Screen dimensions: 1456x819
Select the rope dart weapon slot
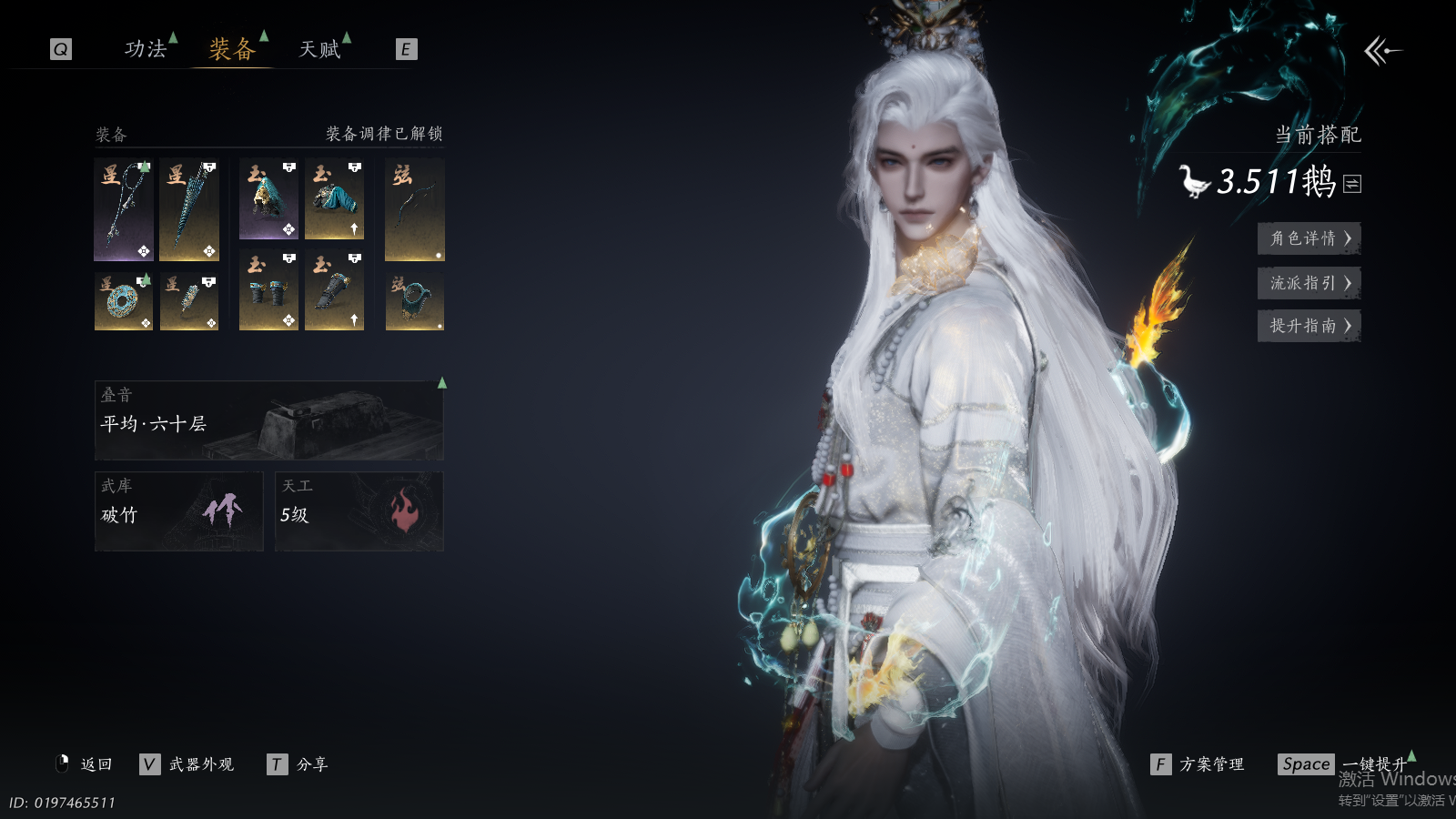[124, 209]
